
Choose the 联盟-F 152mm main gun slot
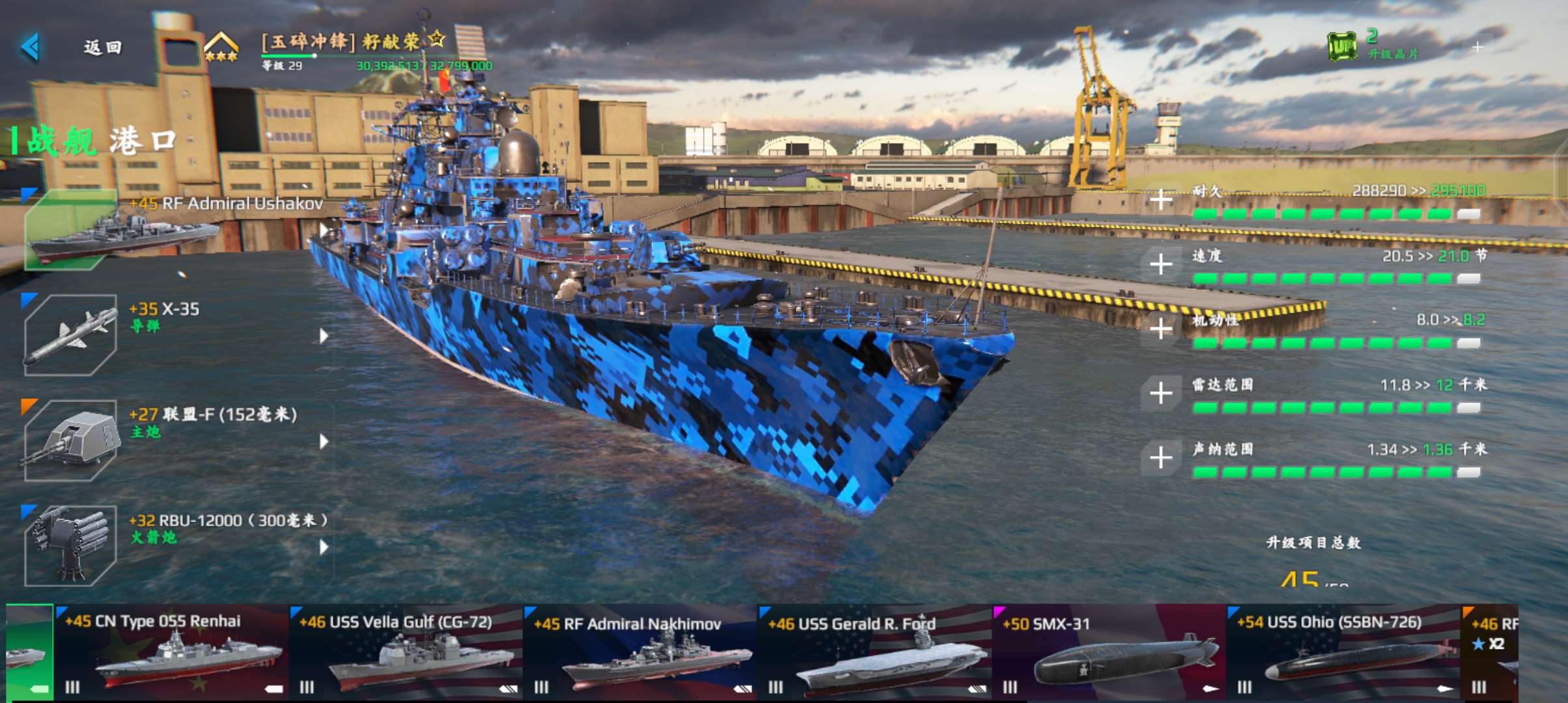point(70,440)
